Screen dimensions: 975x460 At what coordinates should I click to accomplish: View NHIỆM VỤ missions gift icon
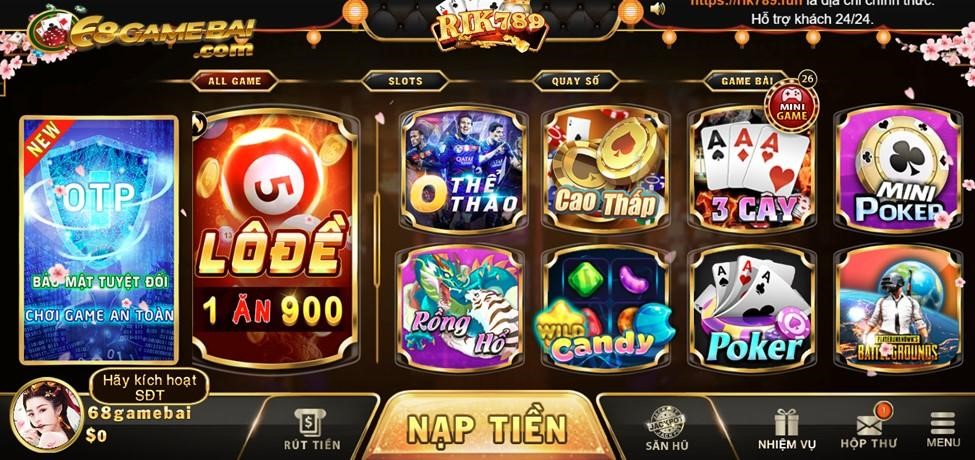[x=785, y=430]
